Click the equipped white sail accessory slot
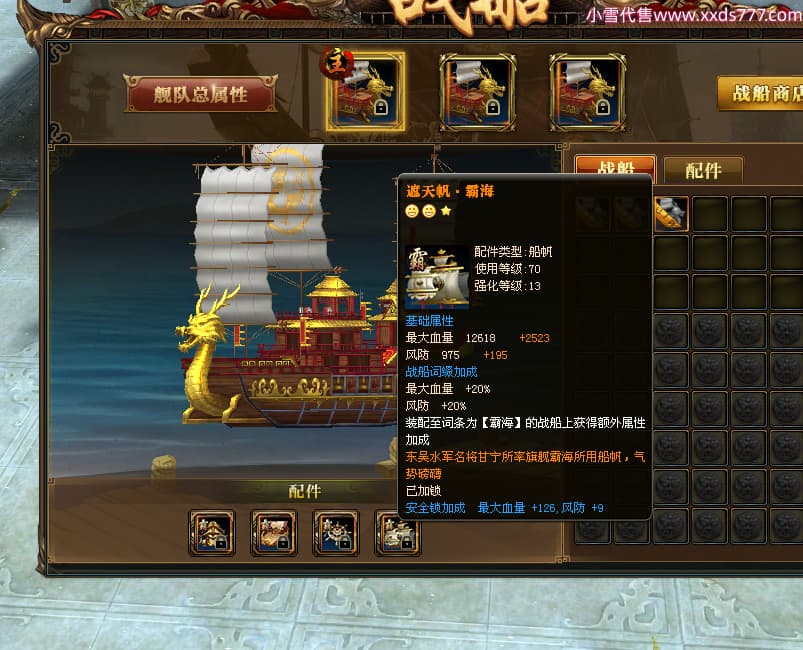 pos(397,531)
